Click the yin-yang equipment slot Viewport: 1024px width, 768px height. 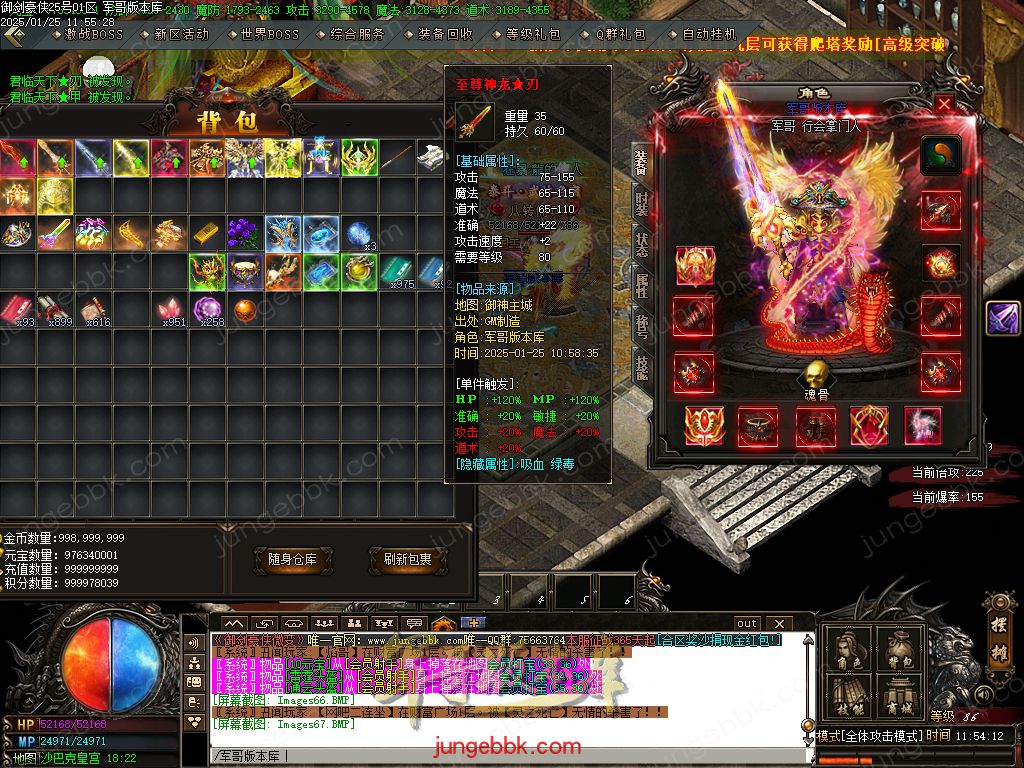(x=940, y=155)
